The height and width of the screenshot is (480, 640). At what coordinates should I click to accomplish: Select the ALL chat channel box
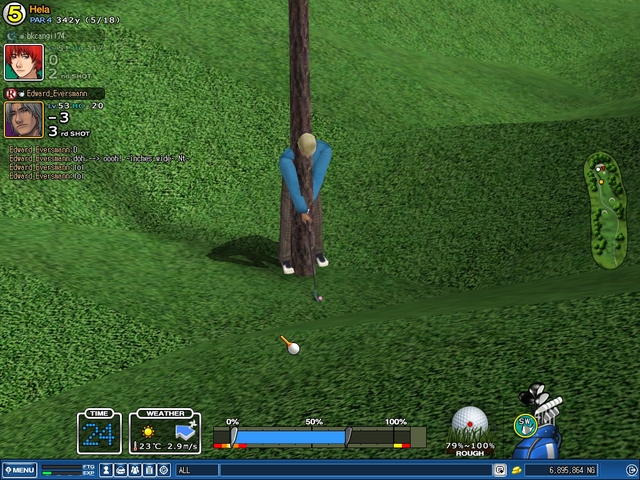point(196,470)
